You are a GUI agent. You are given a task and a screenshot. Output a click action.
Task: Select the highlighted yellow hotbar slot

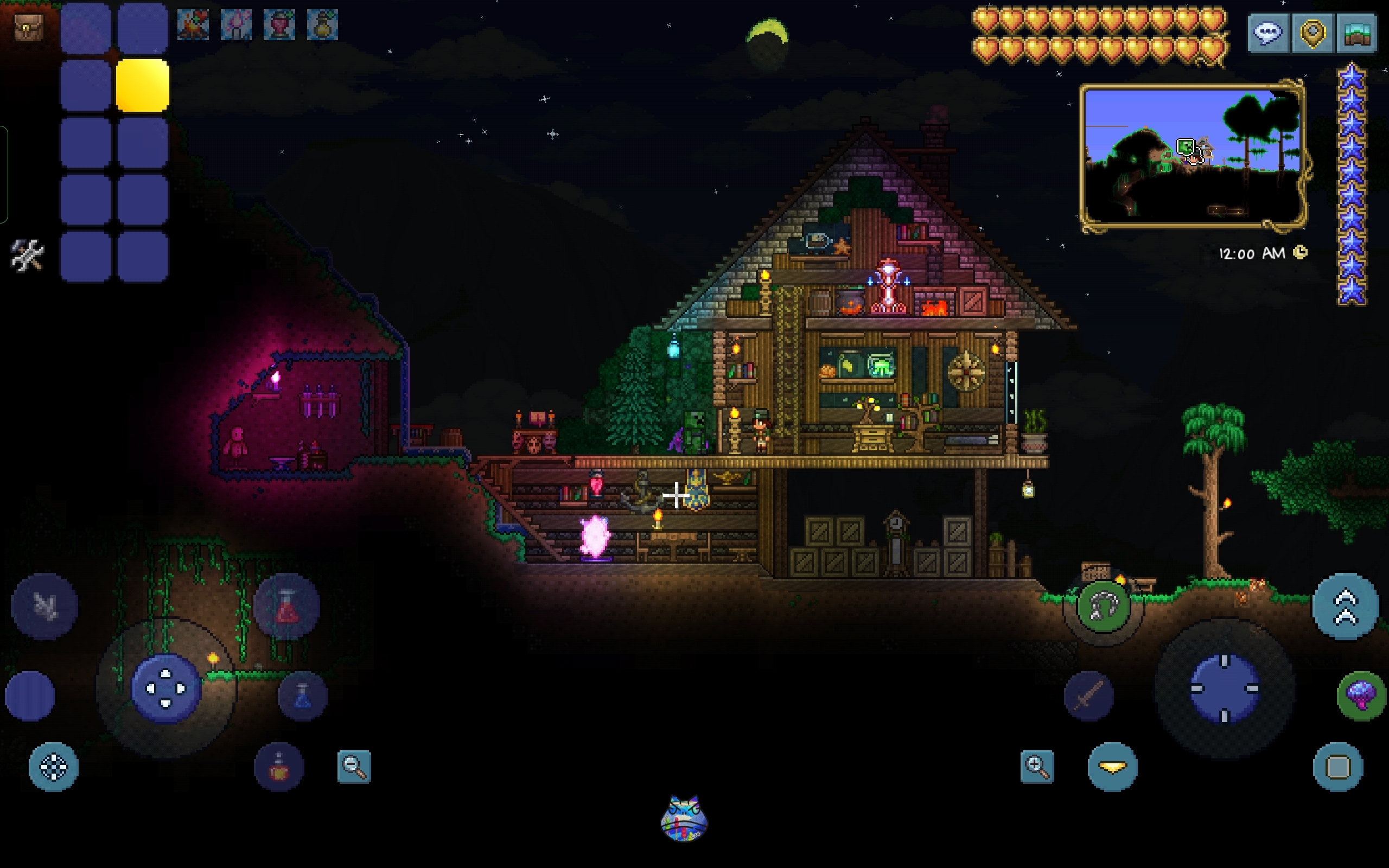142,86
